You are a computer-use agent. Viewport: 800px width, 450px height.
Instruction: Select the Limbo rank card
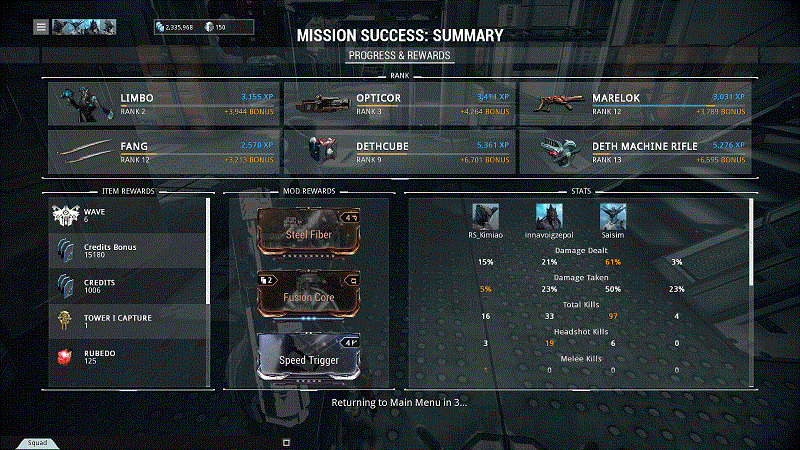point(163,104)
